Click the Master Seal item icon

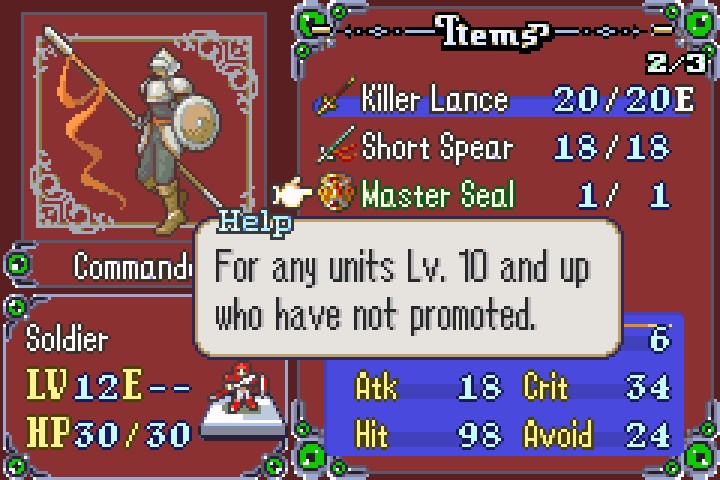[332, 193]
